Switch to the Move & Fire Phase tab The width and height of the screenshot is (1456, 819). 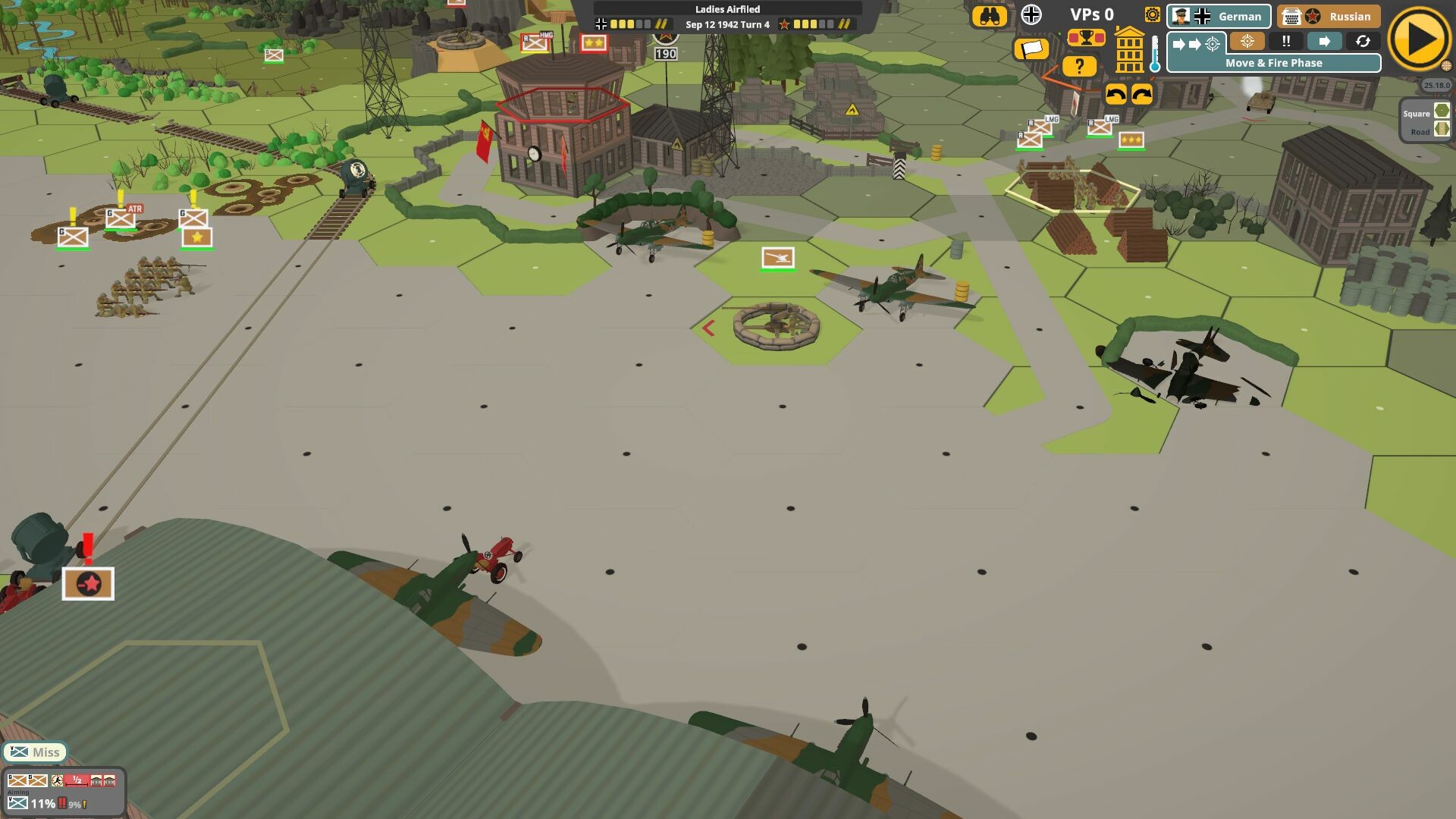coord(1274,63)
